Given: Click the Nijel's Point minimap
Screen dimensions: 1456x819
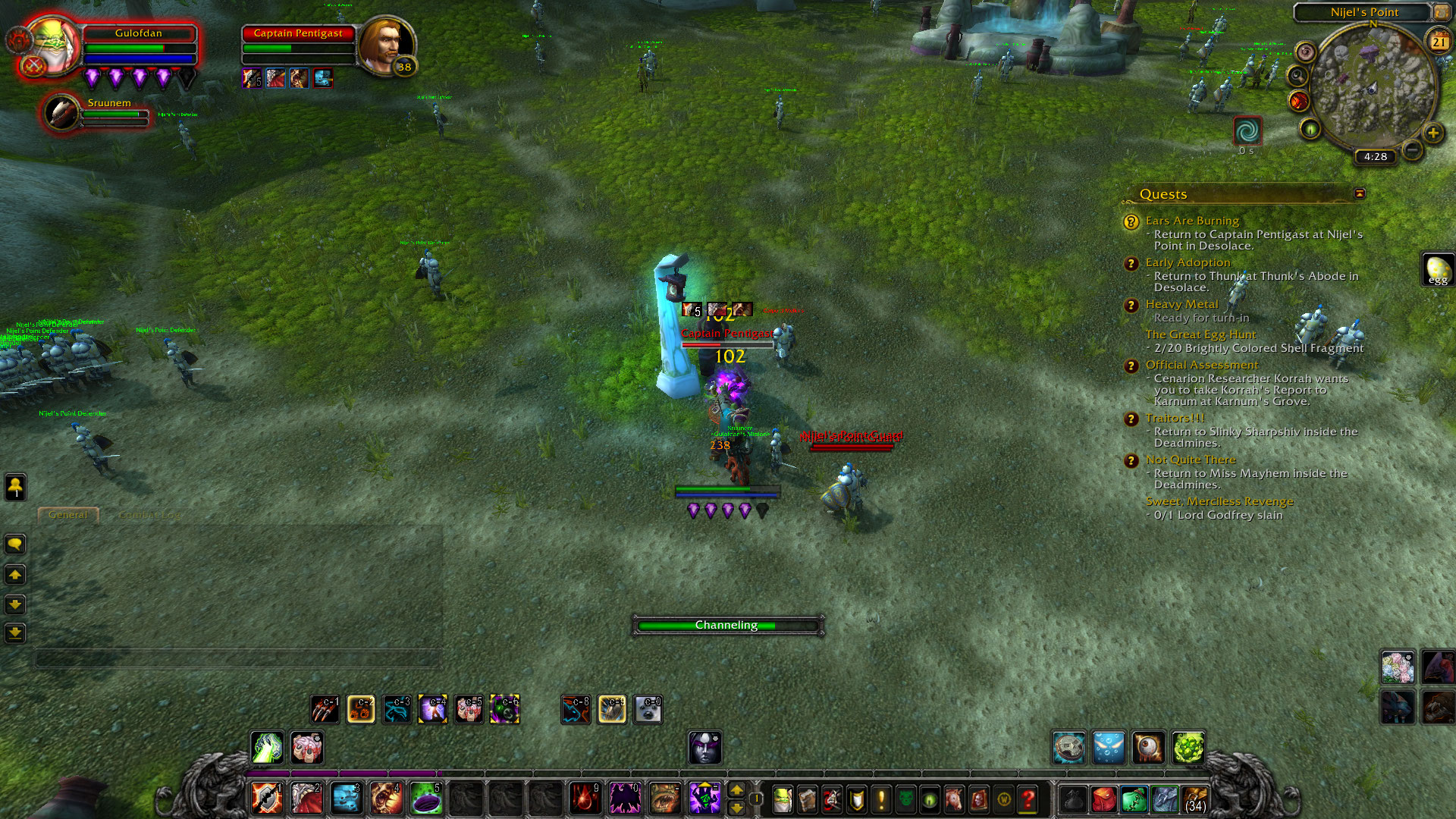Looking at the screenshot, I should tap(1373, 87).
